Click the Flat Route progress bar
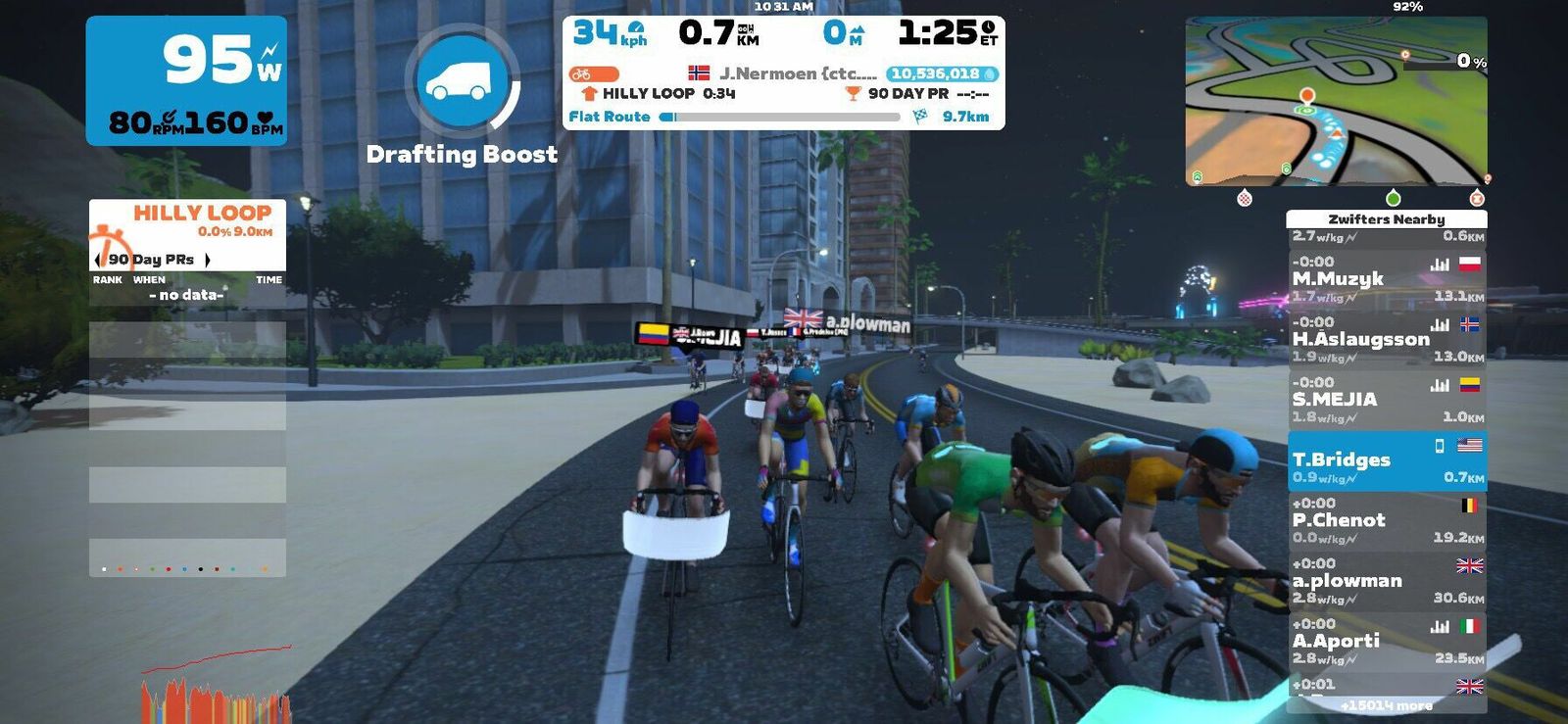This screenshot has height=724, width=1568. (x=781, y=117)
